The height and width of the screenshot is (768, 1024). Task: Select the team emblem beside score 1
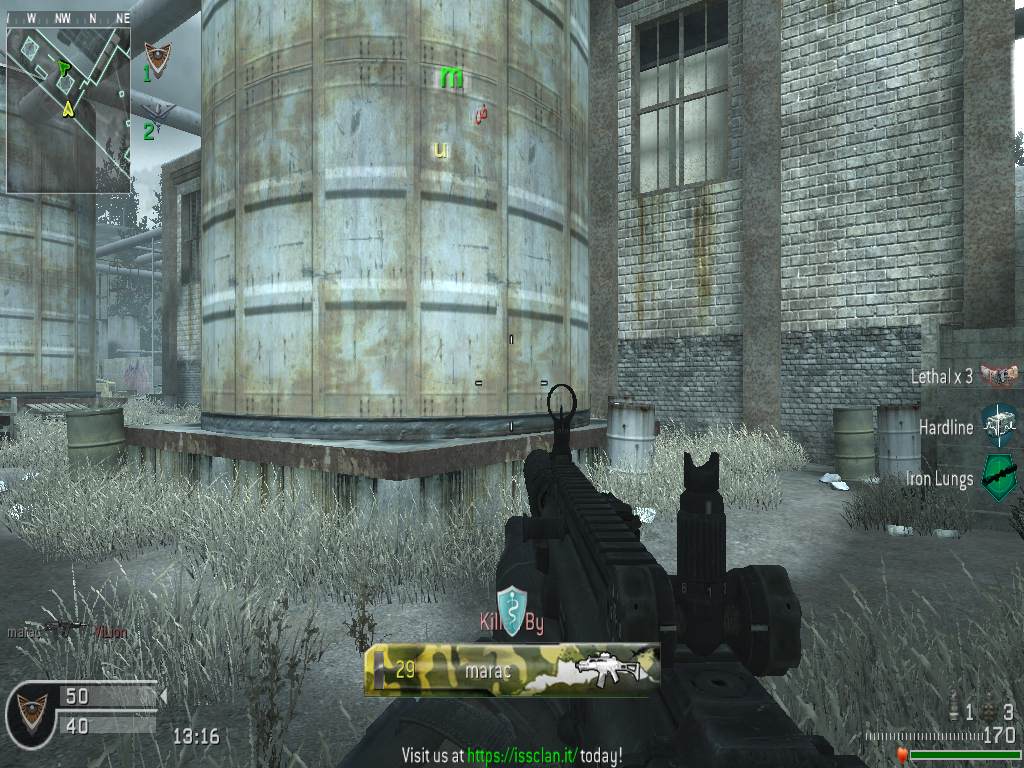157,59
